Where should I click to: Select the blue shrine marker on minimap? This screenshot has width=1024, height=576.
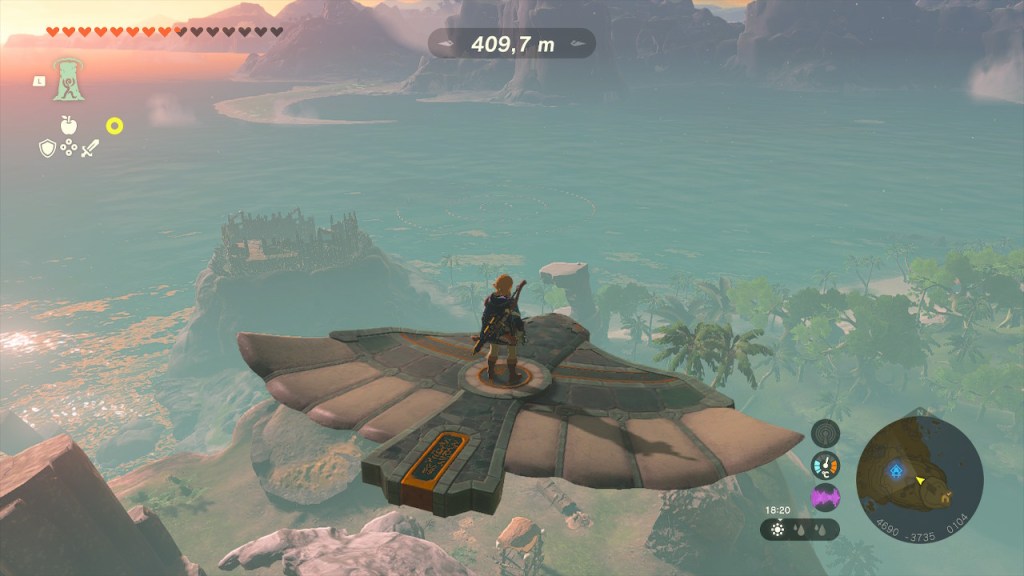896,468
